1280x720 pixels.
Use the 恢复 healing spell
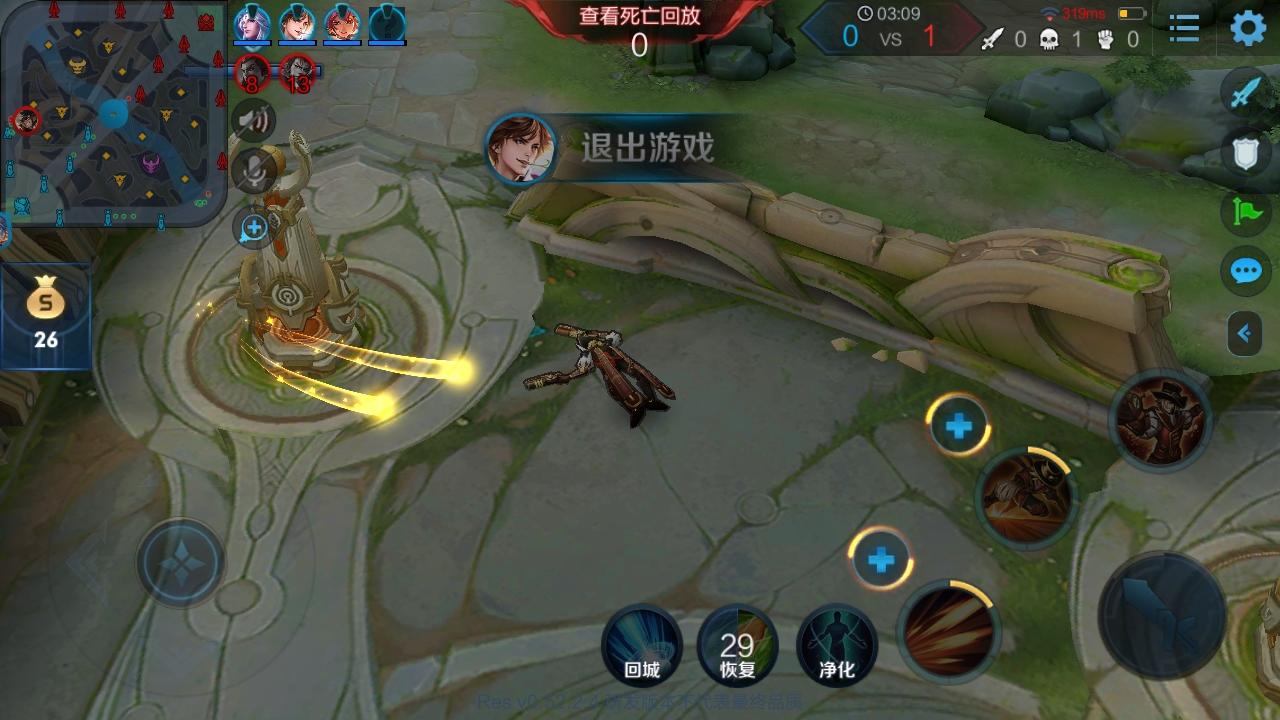738,646
